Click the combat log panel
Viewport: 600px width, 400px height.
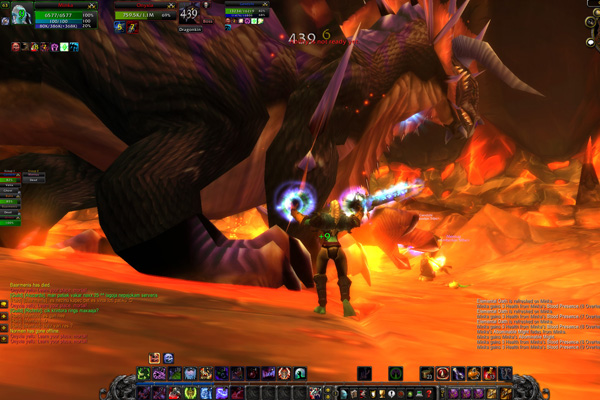tap(520, 320)
